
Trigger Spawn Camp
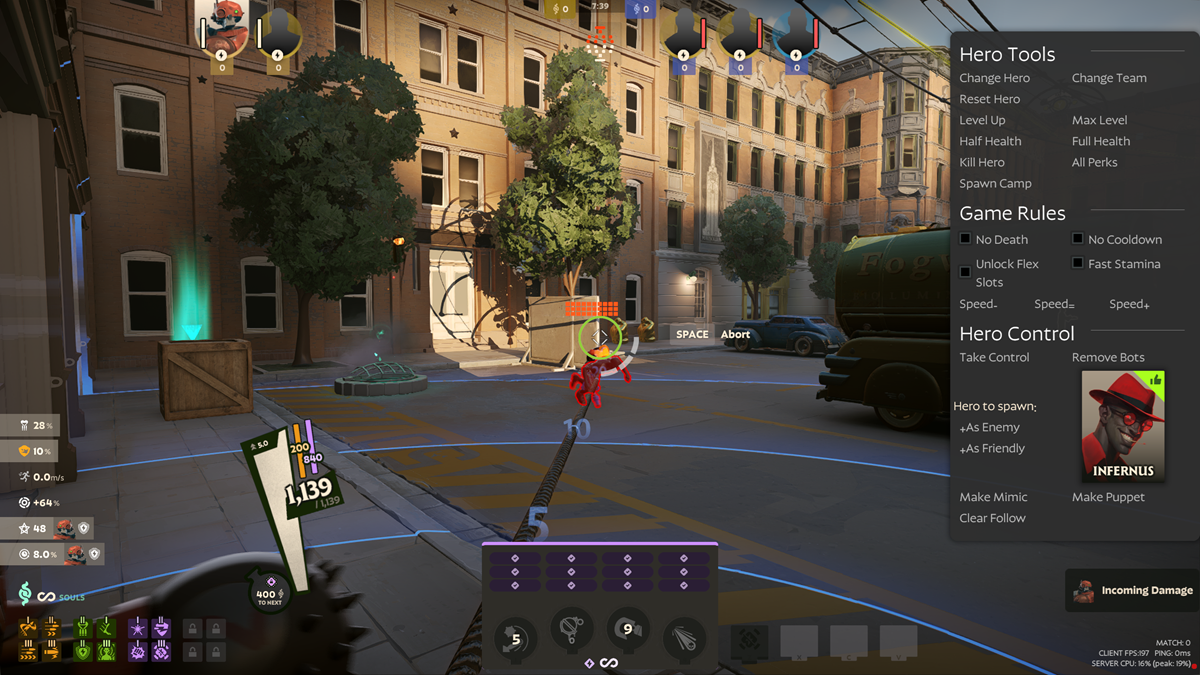(995, 183)
